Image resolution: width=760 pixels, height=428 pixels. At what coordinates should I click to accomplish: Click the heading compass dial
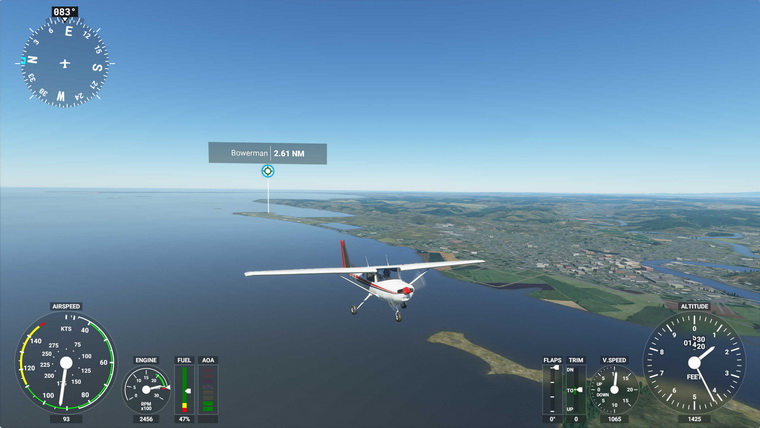coord(65,63)
